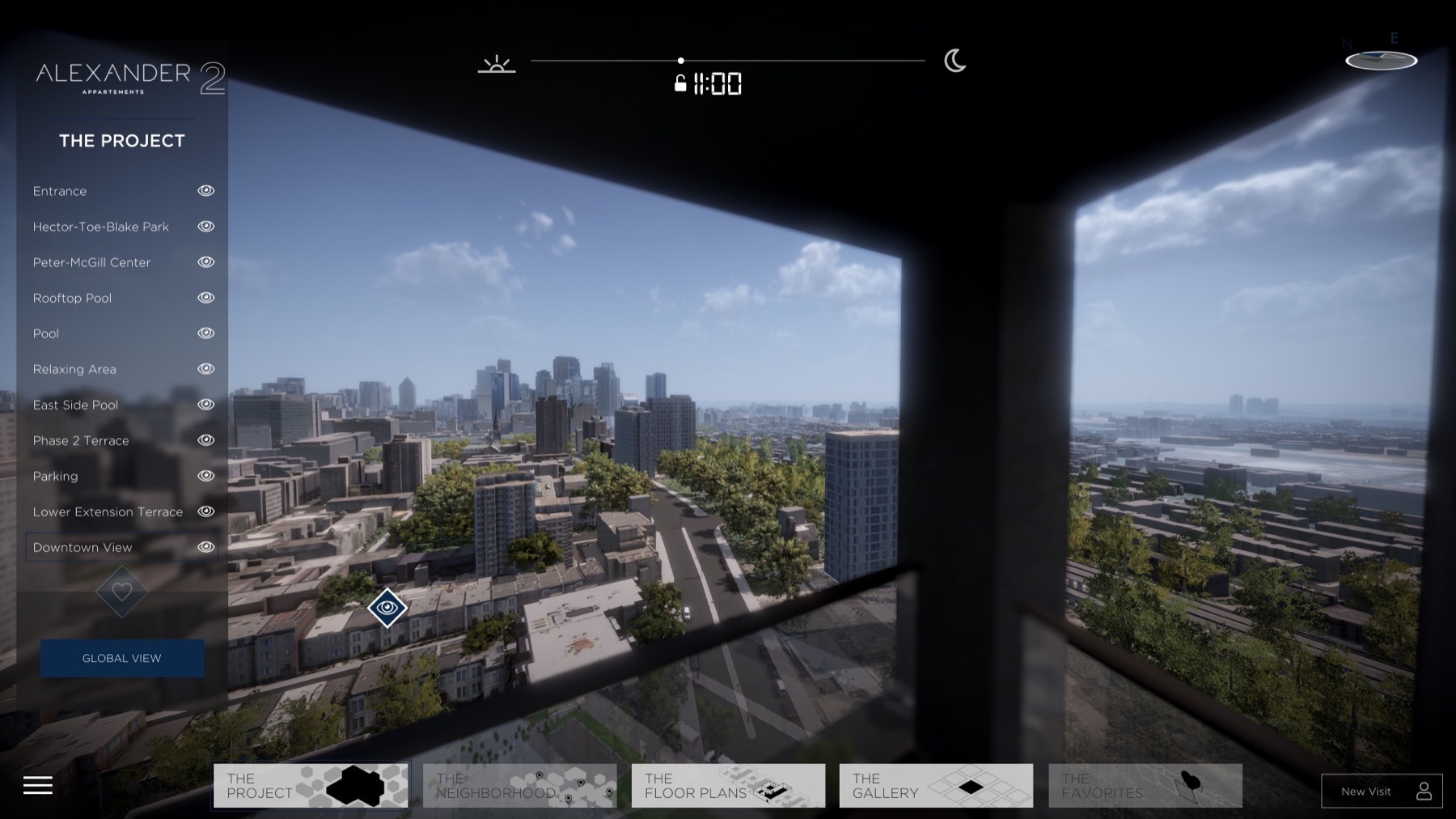Select the Relaxing Area entry

[x=74, y=369]
